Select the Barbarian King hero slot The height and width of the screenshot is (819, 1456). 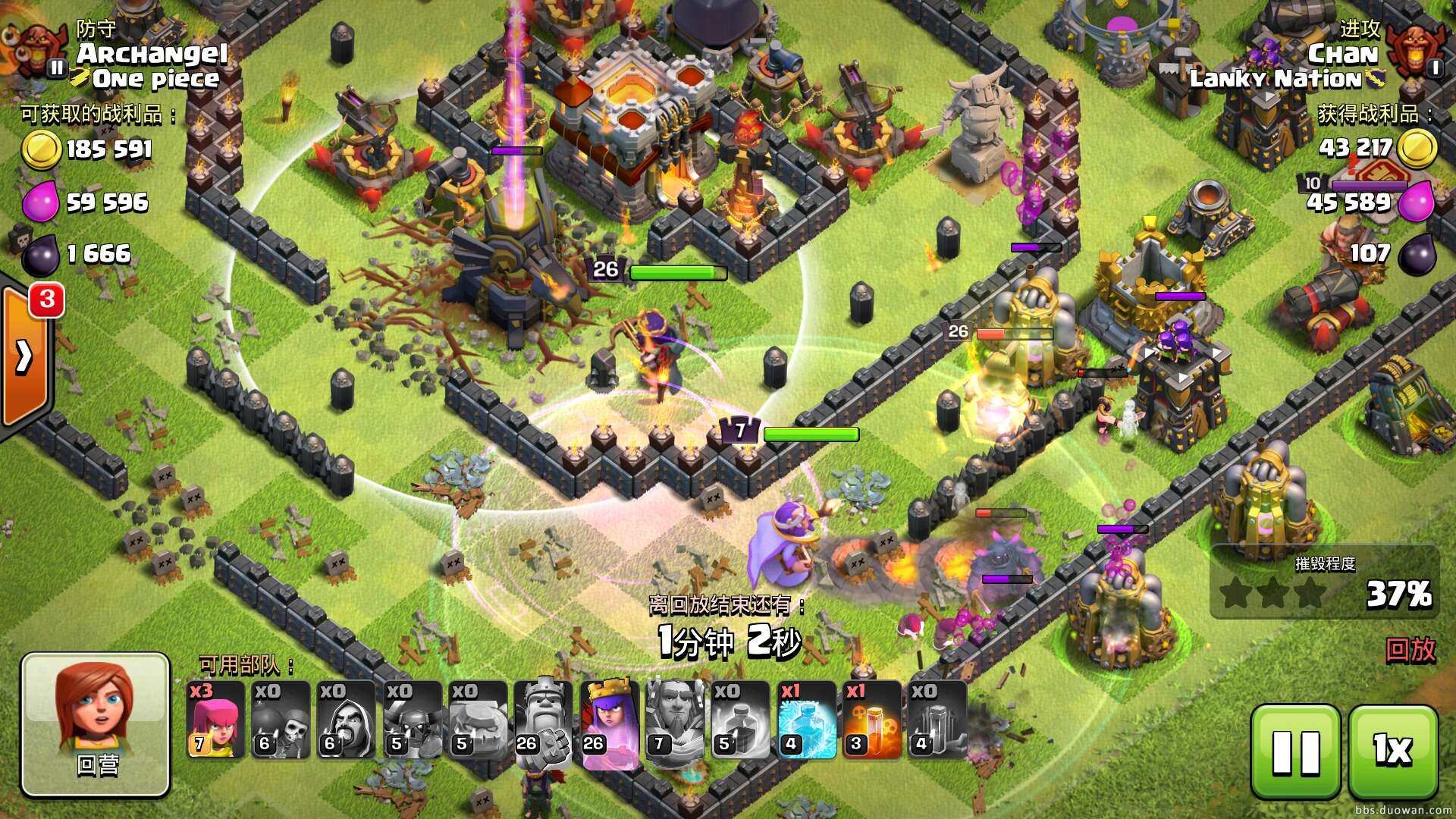click(542, 720)
